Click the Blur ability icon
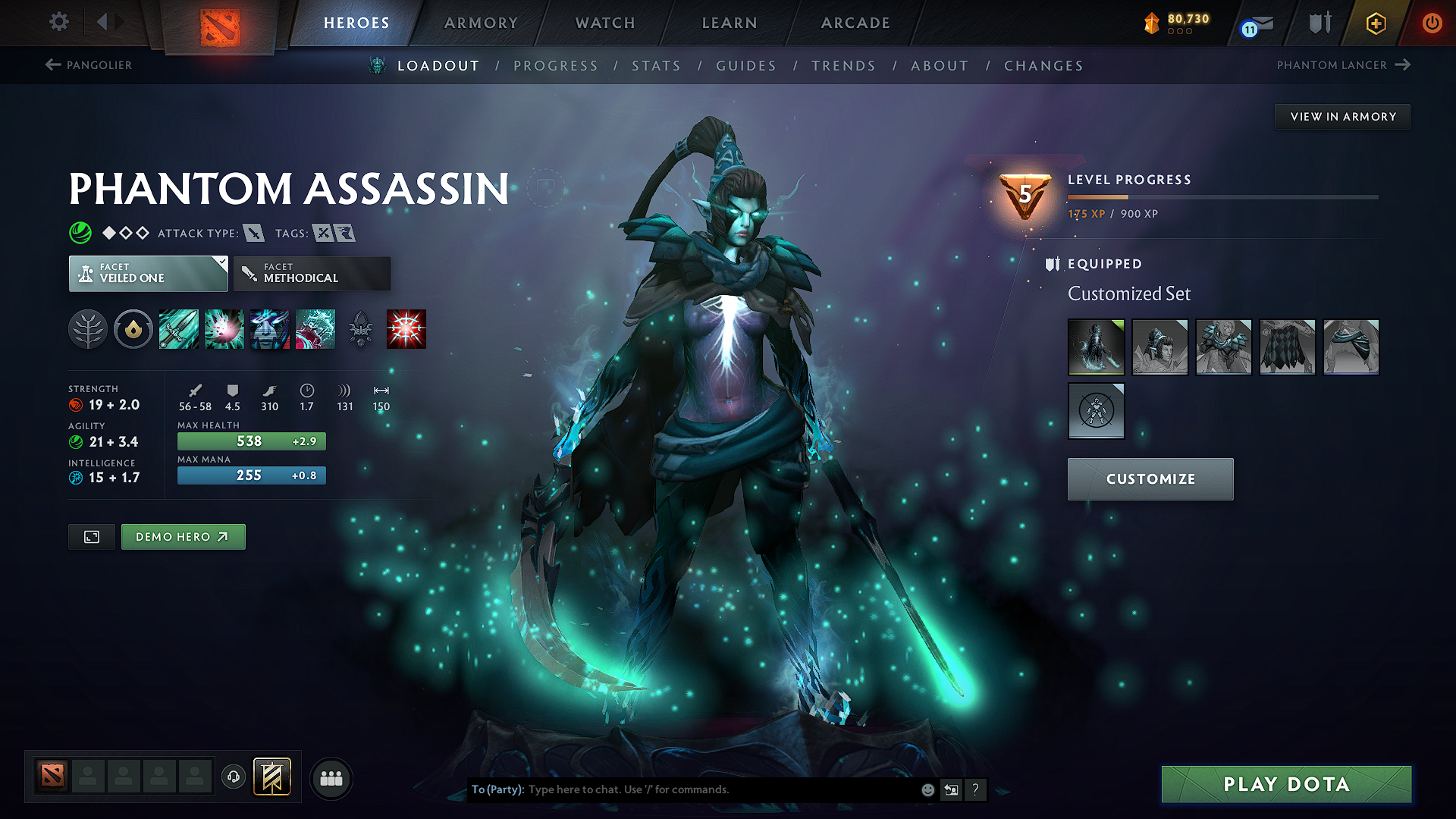 pyautogui.click(x=270, y=329)
